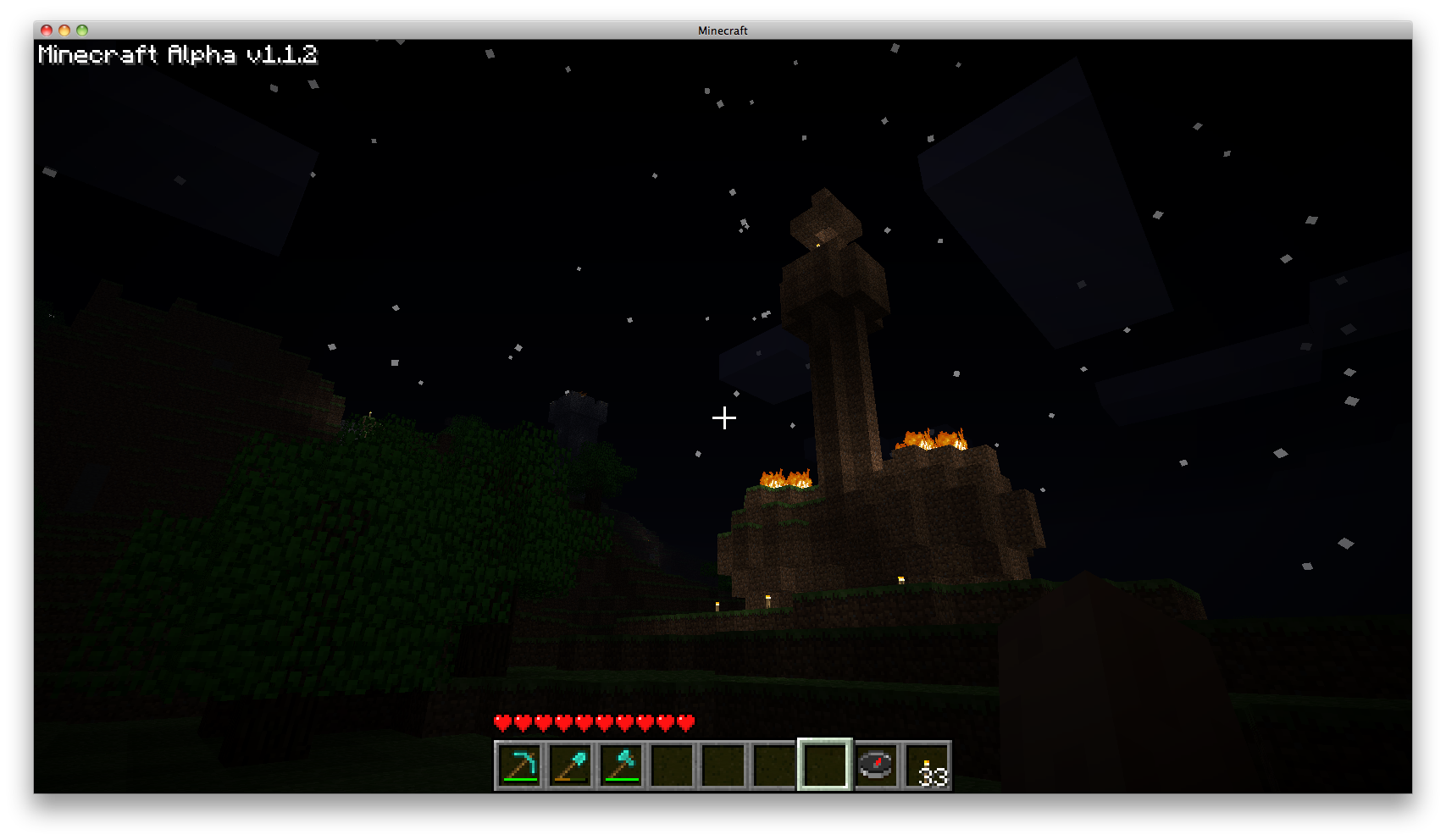Select the diamond pickaxe hotbar slot
Image resolution: width=1446 pixels, height=840 pixels.
(519, 765)
